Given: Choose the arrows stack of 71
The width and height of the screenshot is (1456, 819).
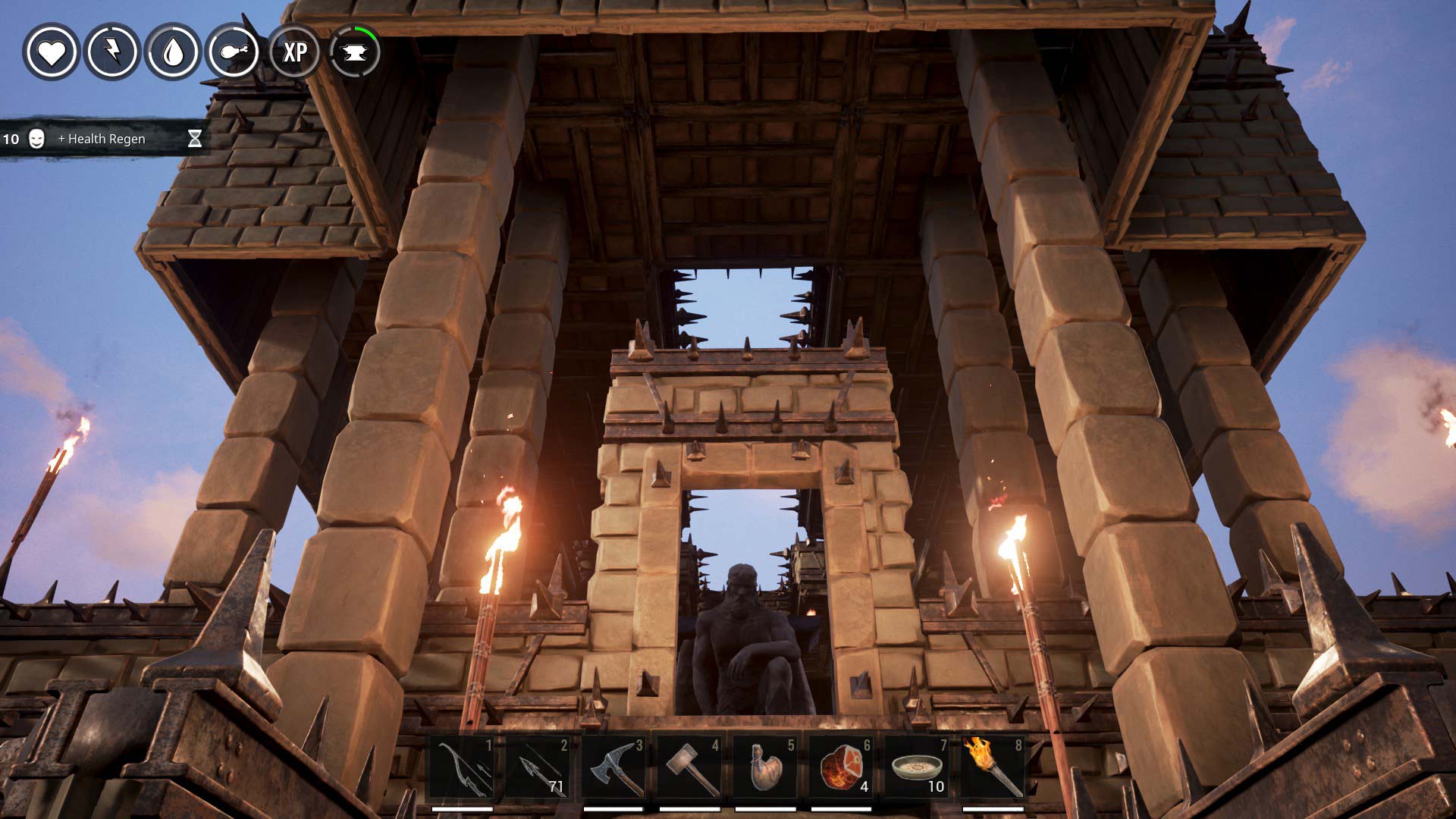Looking at the screenshot, I should 538,767.
